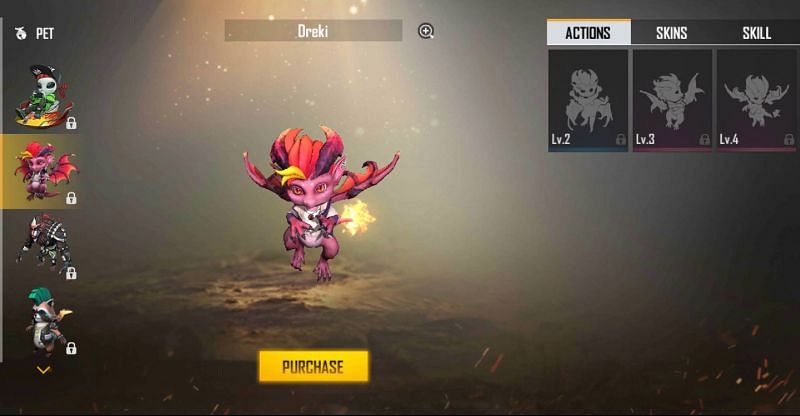Choose the pink dragon Dreki thumbnail
The image size is (800, 416).
click(41, 171)
